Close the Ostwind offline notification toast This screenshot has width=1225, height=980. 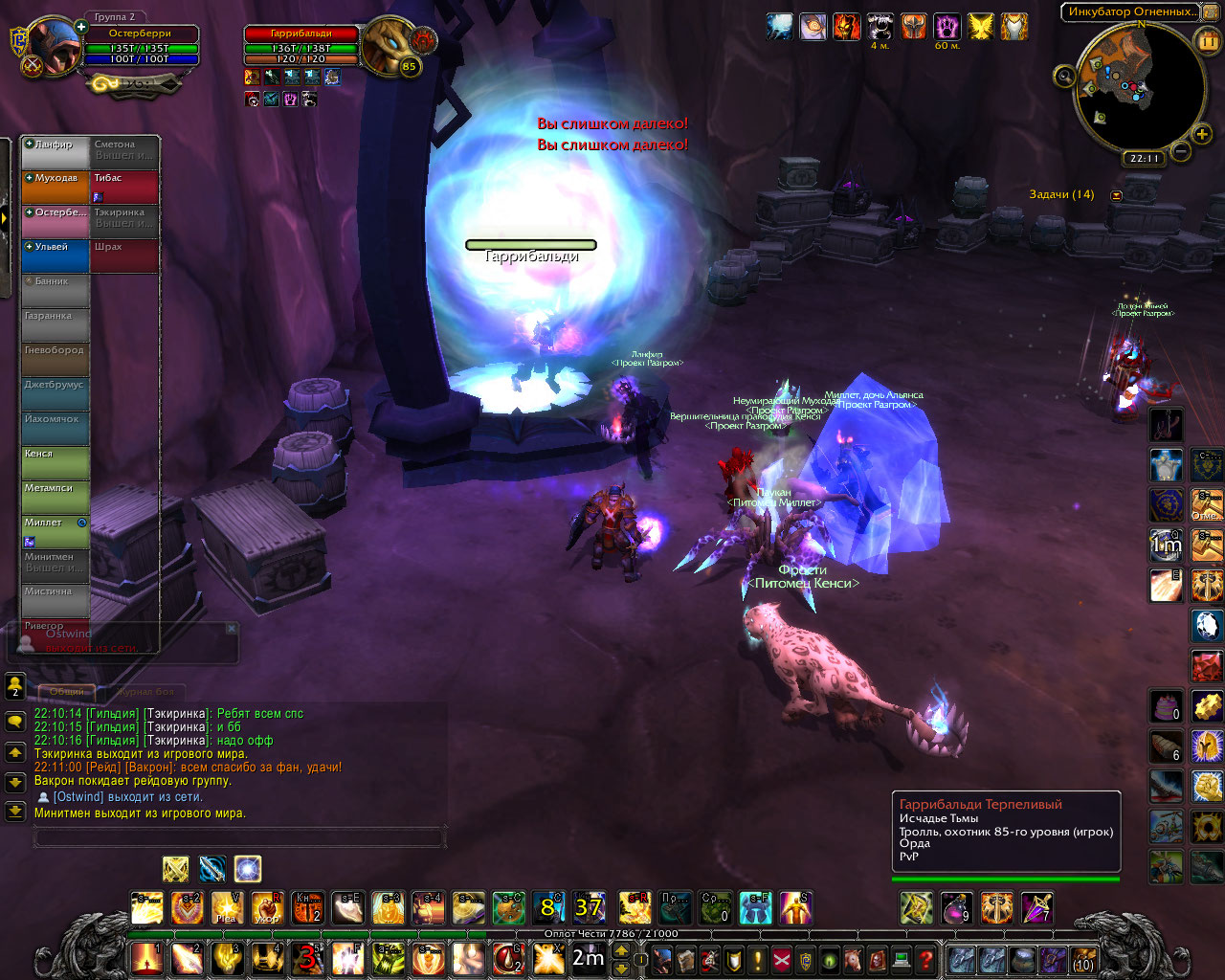click(232, 629)
